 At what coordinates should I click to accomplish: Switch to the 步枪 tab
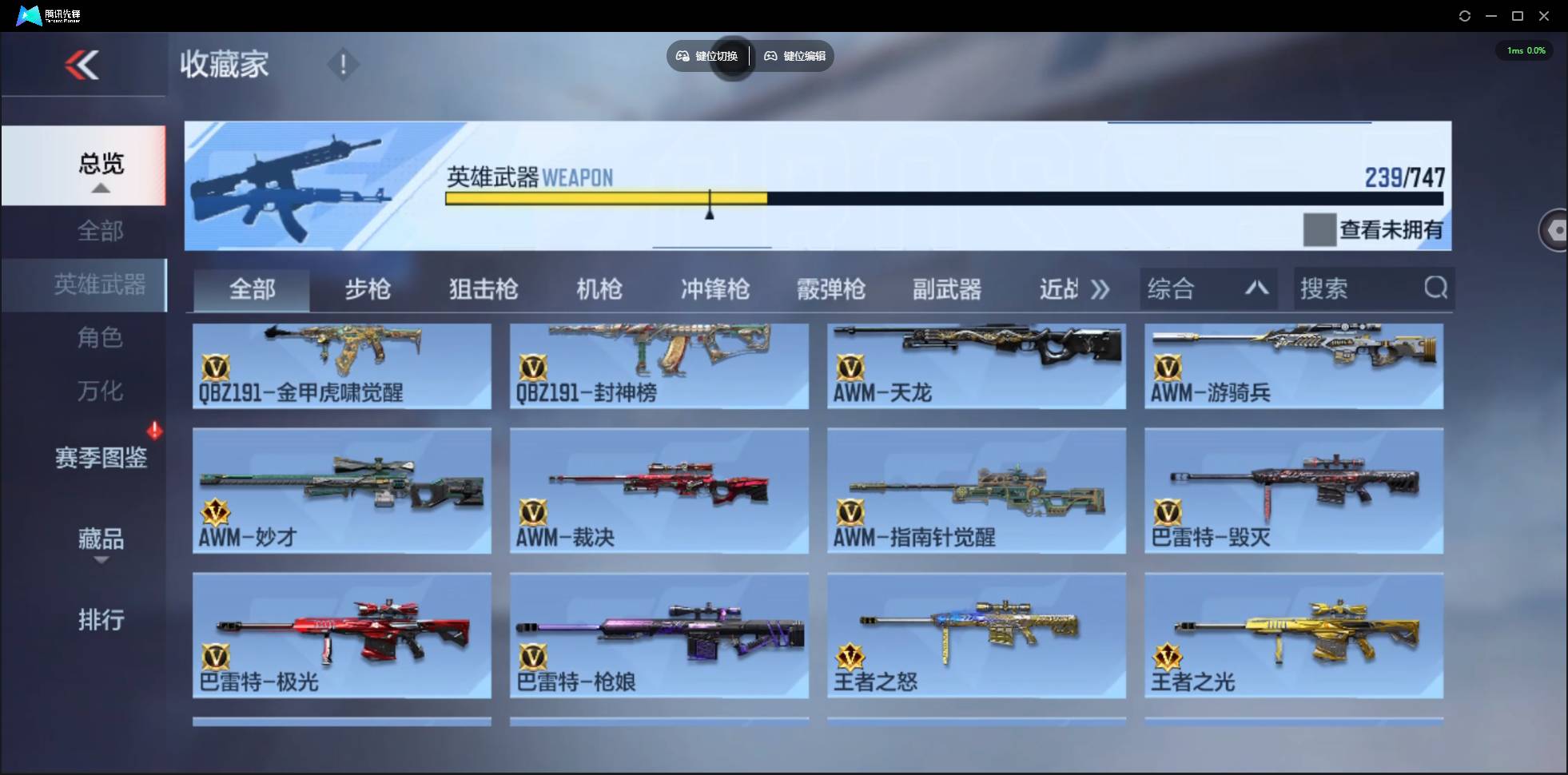click(368, 289)
